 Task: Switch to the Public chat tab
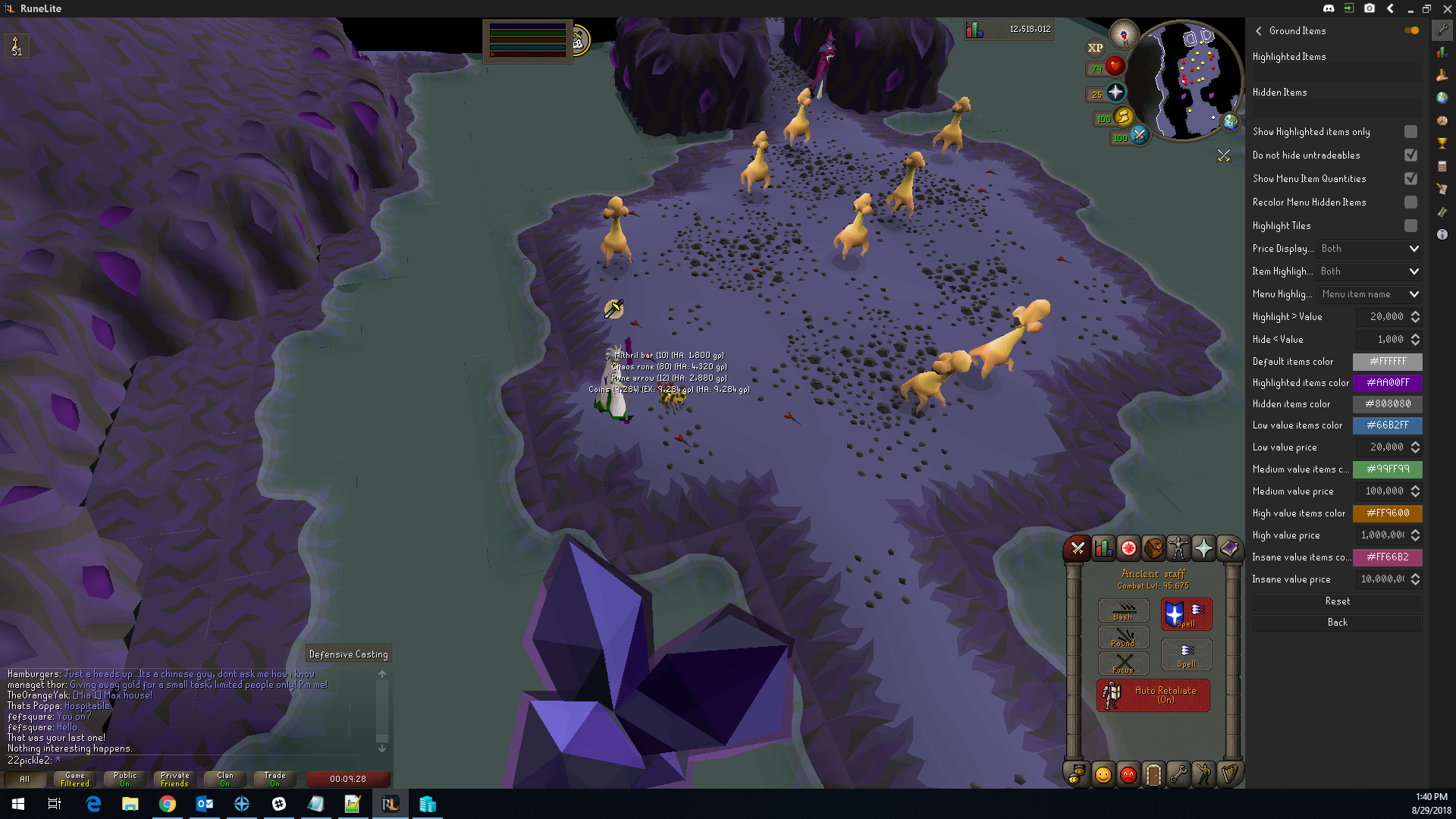[124, 779]
